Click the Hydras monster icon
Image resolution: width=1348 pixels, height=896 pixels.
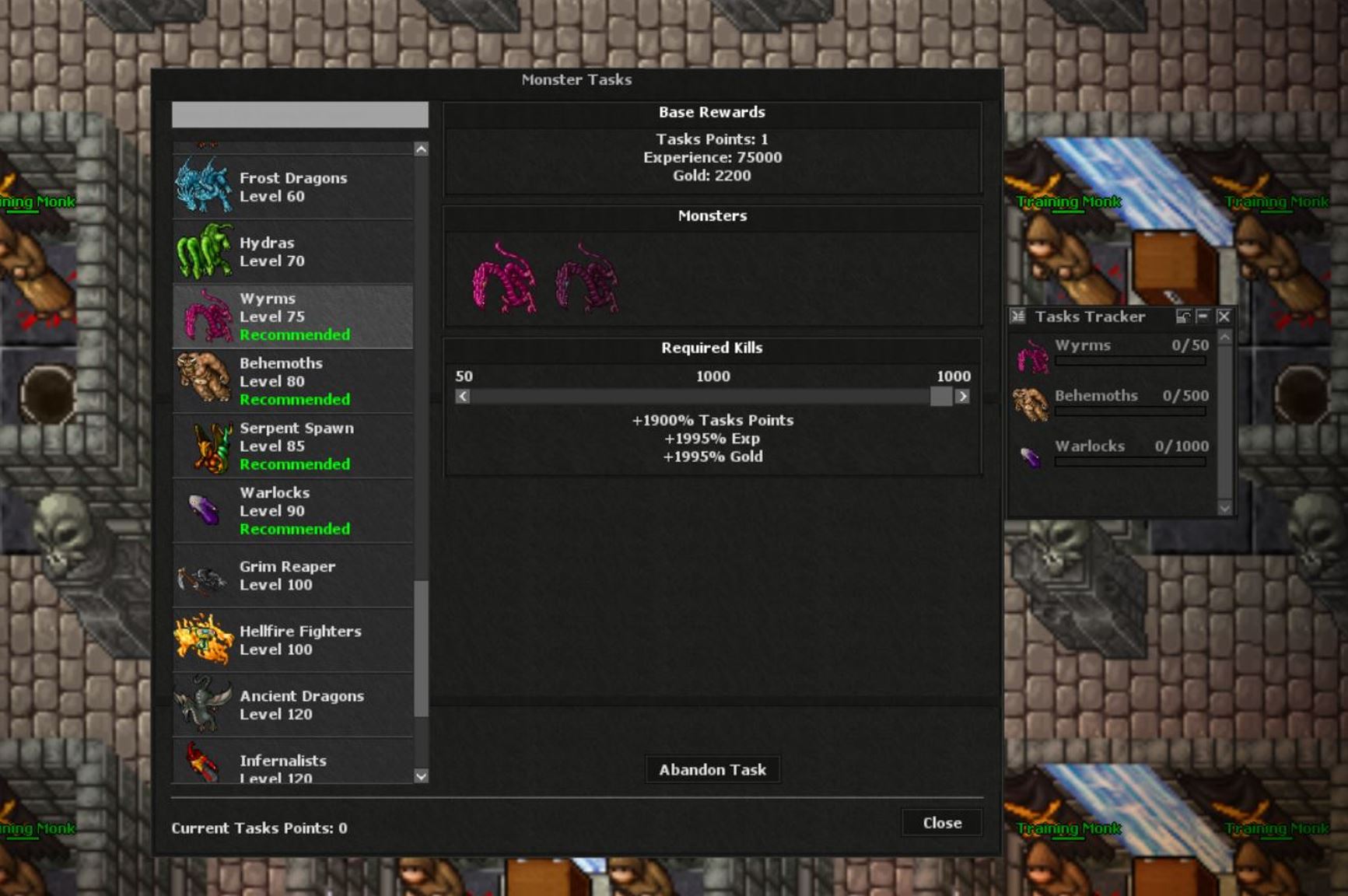[202, 250]
